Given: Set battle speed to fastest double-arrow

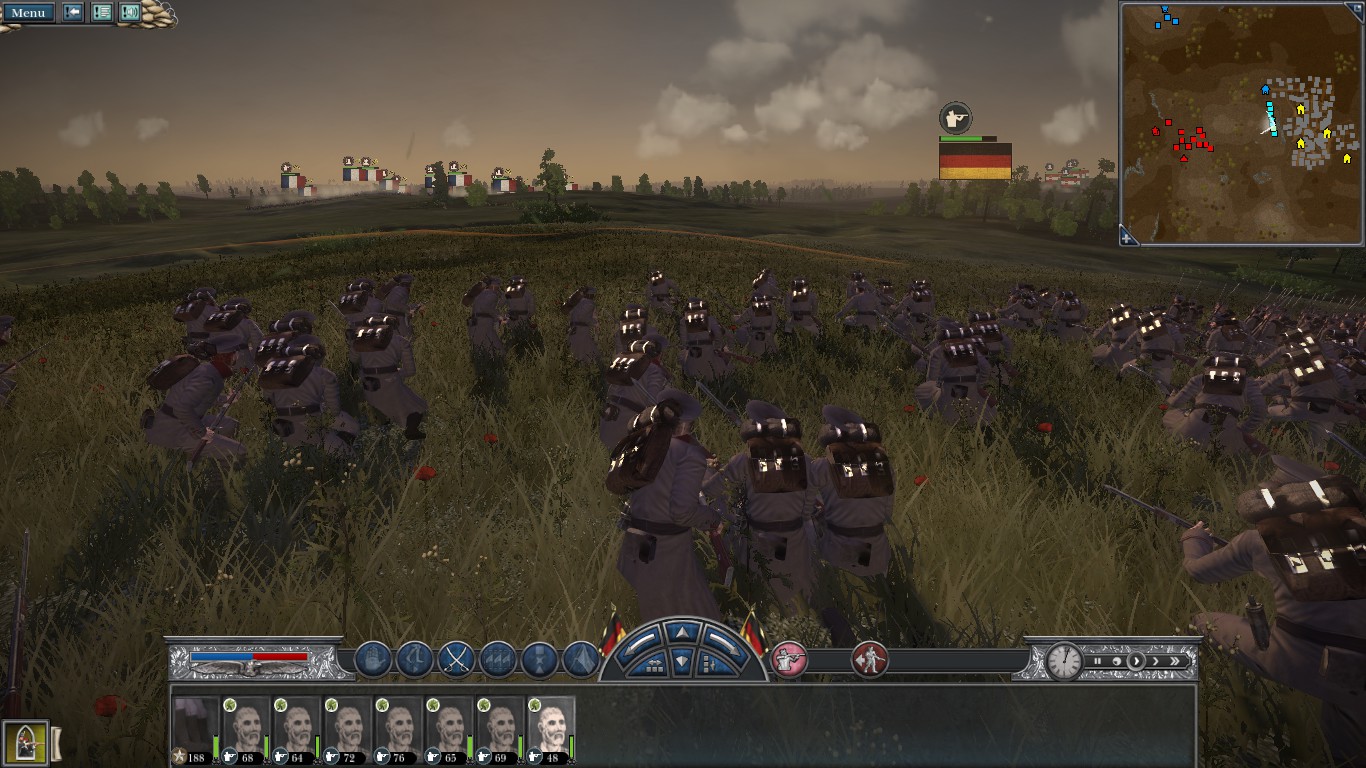Looking at the screenshot, I should 1175,661.
